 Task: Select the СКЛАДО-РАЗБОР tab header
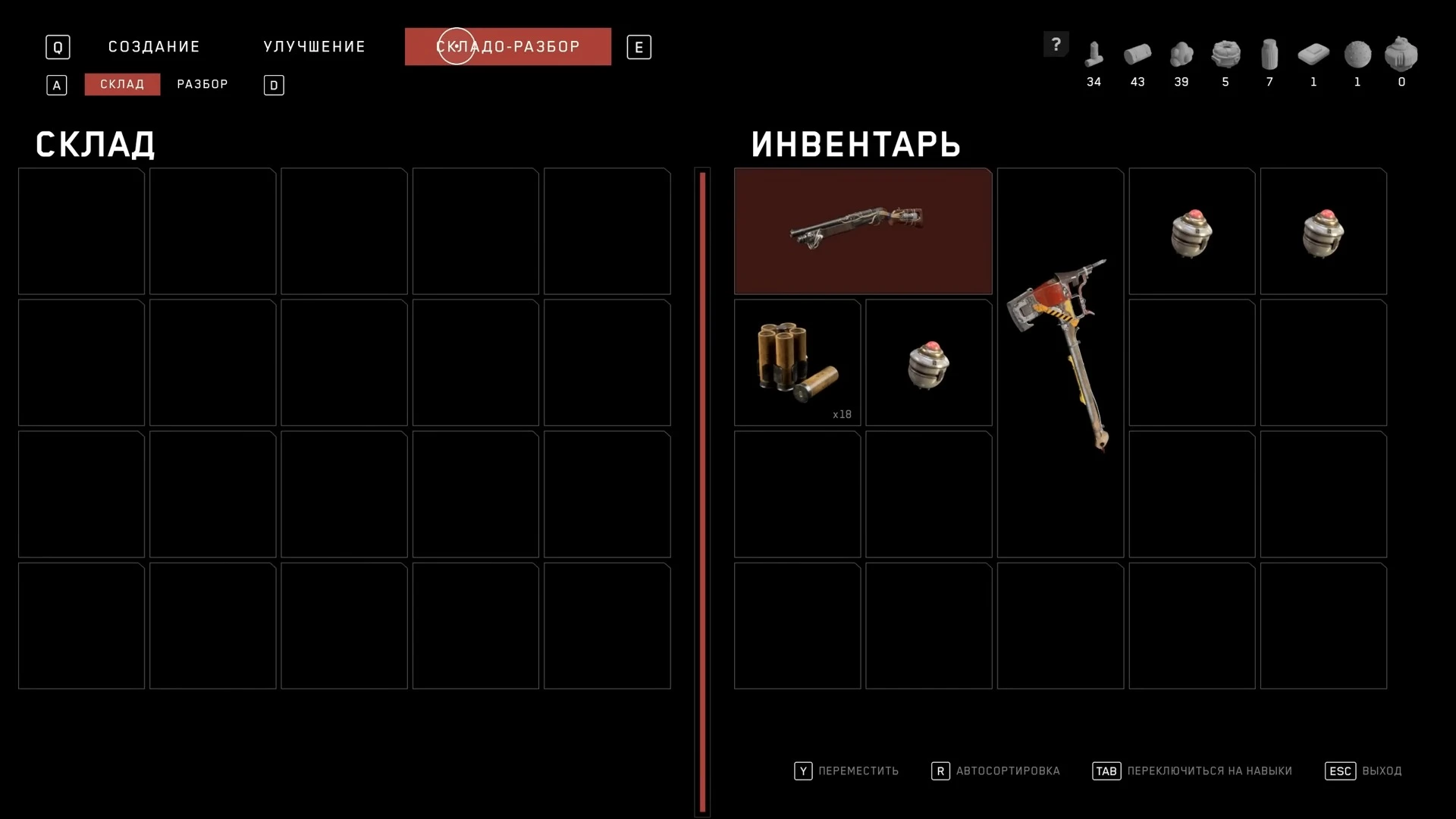point(507,46)
